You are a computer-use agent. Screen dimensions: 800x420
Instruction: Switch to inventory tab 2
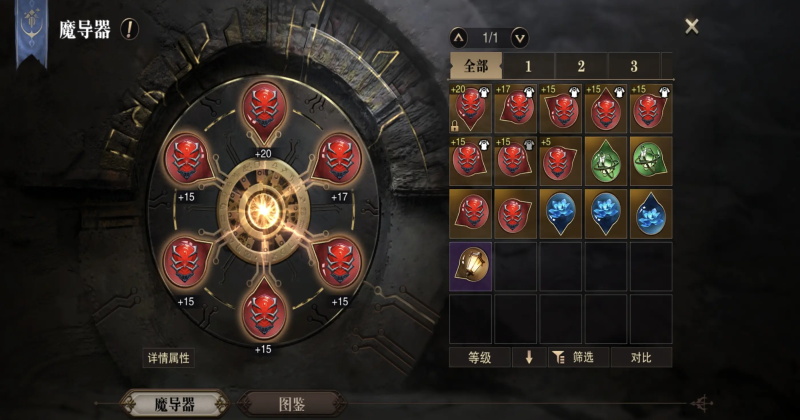(x=581, y=66)
